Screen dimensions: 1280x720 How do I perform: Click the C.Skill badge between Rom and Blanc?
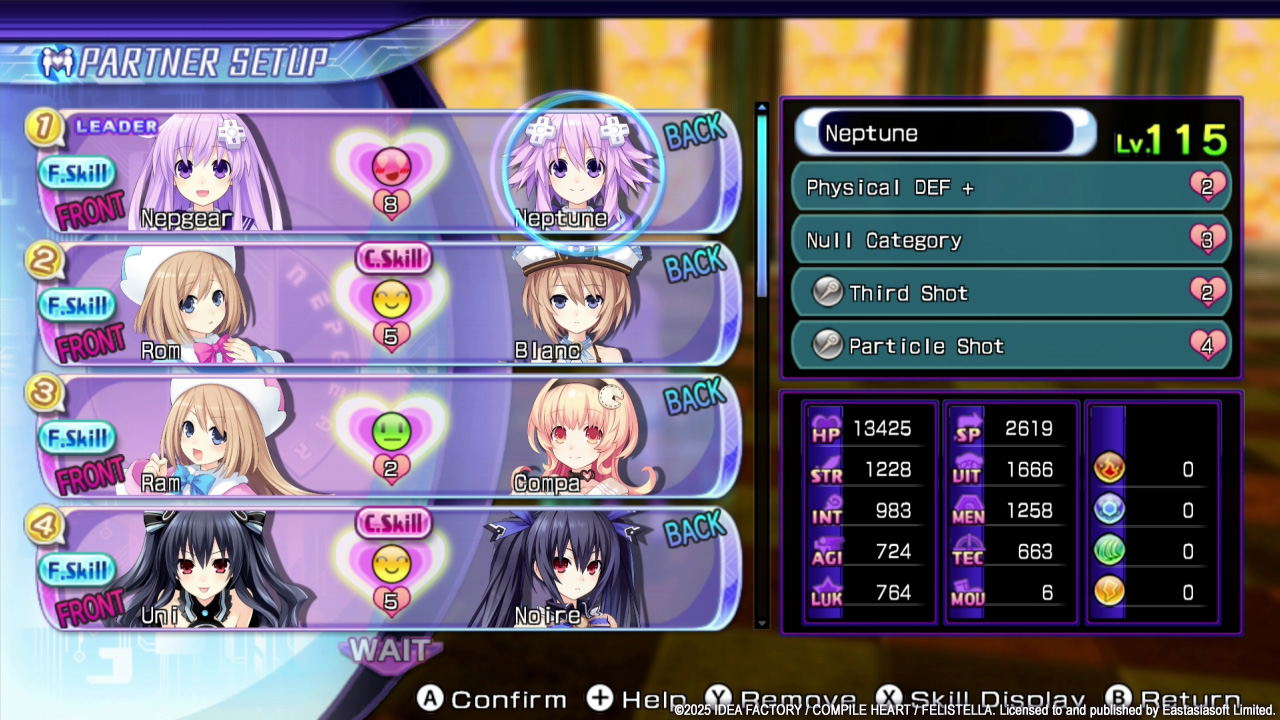pyautogui.click(x=393, y=258)
